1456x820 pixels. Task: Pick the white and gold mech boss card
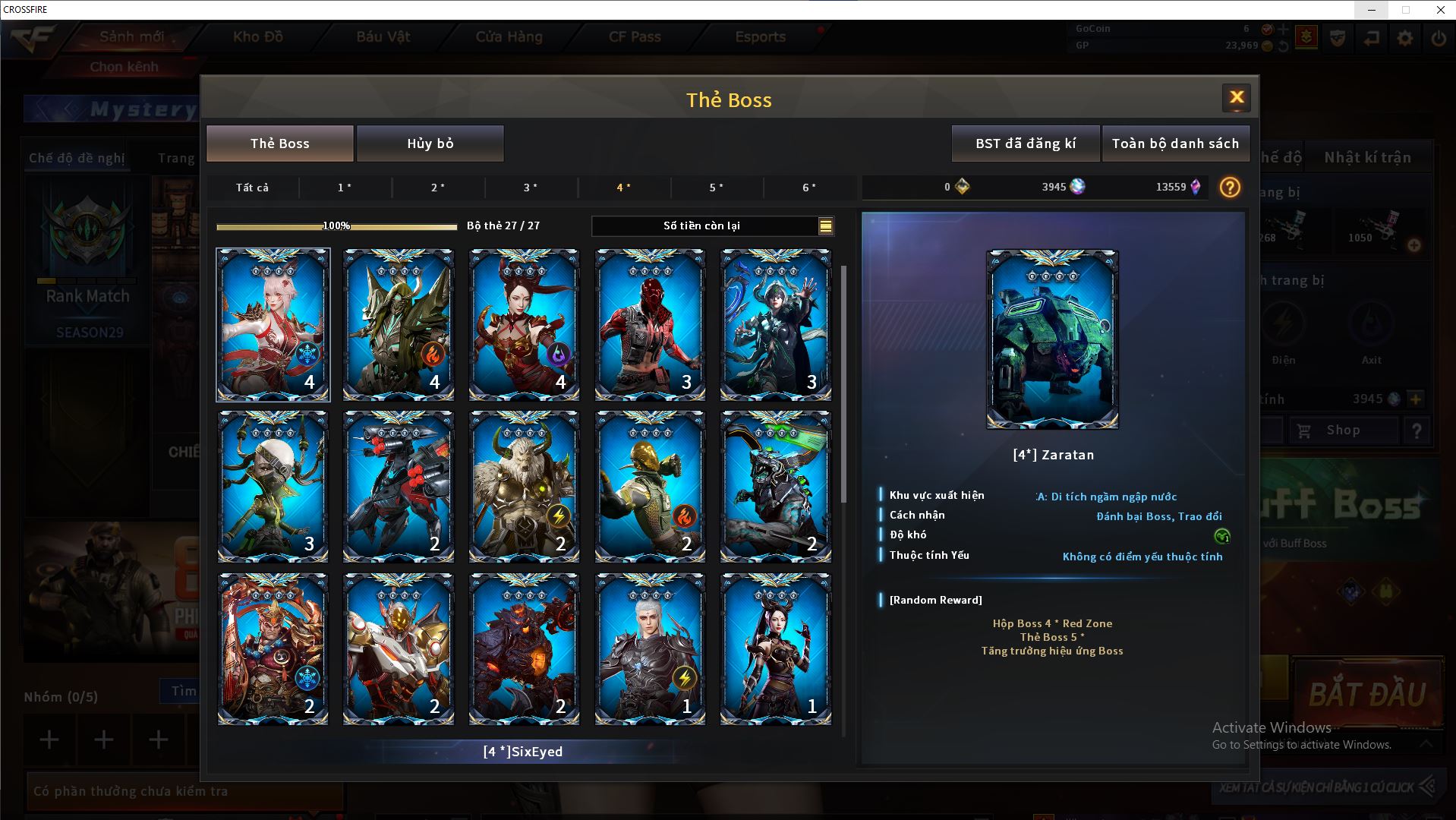tap(399, 649)
